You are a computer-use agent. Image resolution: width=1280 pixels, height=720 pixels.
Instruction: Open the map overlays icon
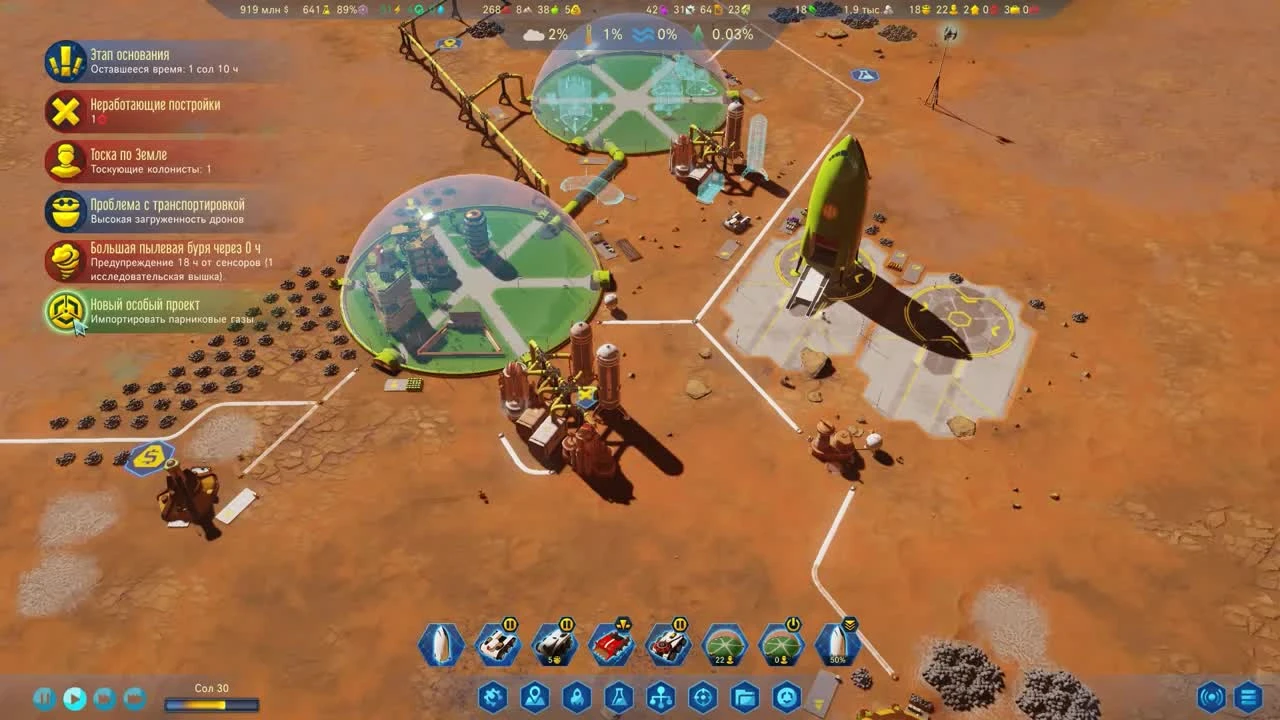tap(535, 698)
